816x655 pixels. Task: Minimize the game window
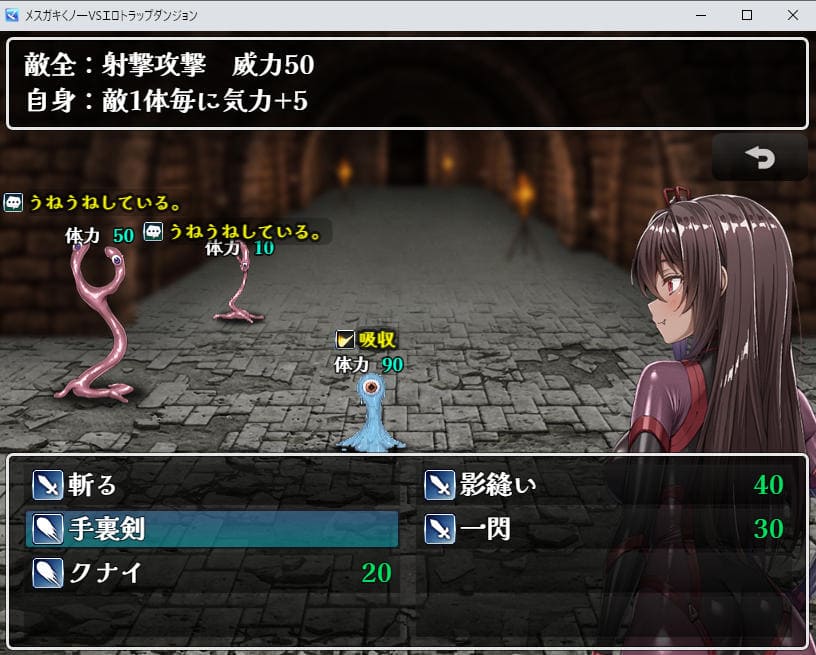701,15
